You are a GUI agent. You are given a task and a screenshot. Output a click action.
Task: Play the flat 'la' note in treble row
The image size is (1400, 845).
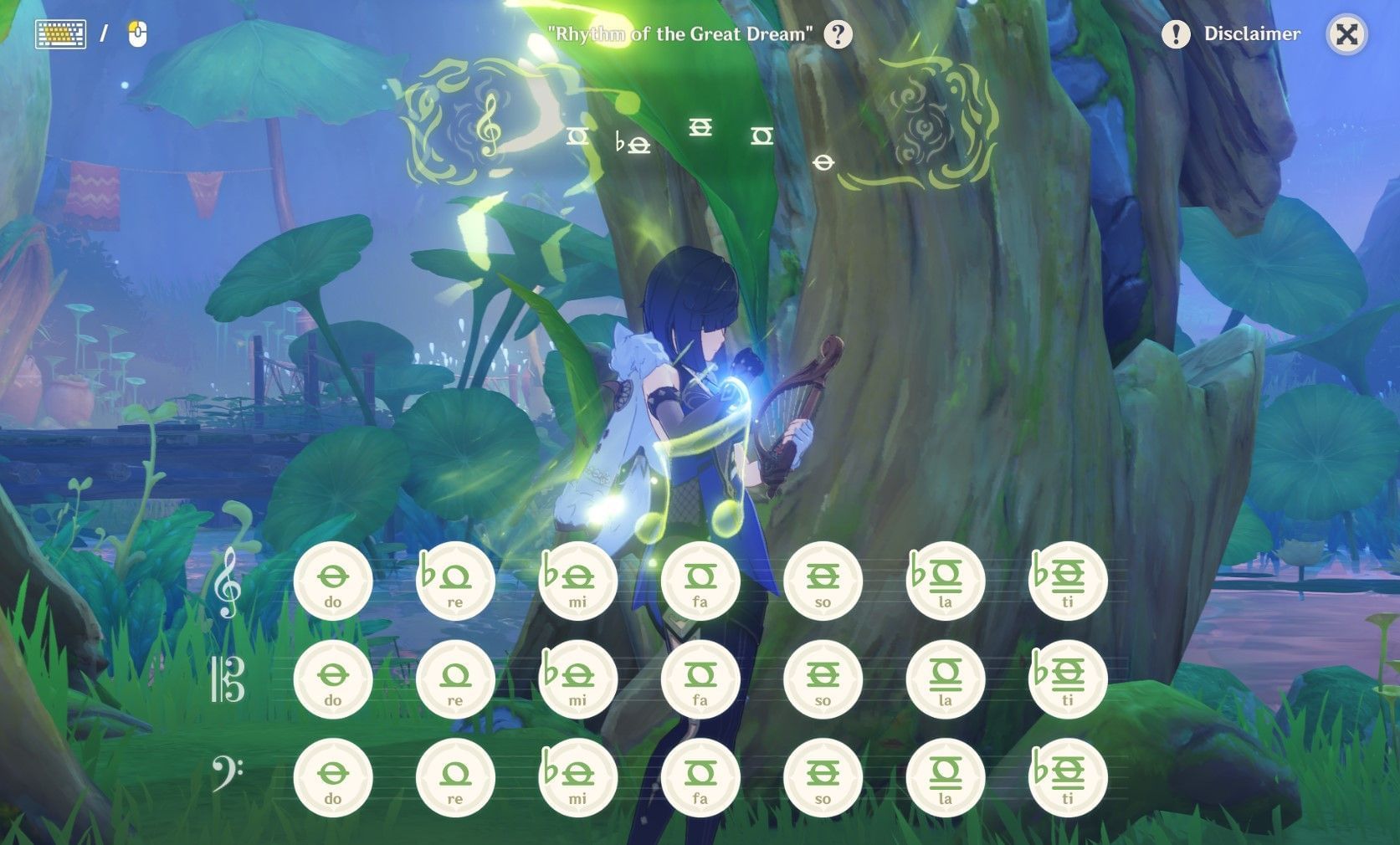[945, 580]
